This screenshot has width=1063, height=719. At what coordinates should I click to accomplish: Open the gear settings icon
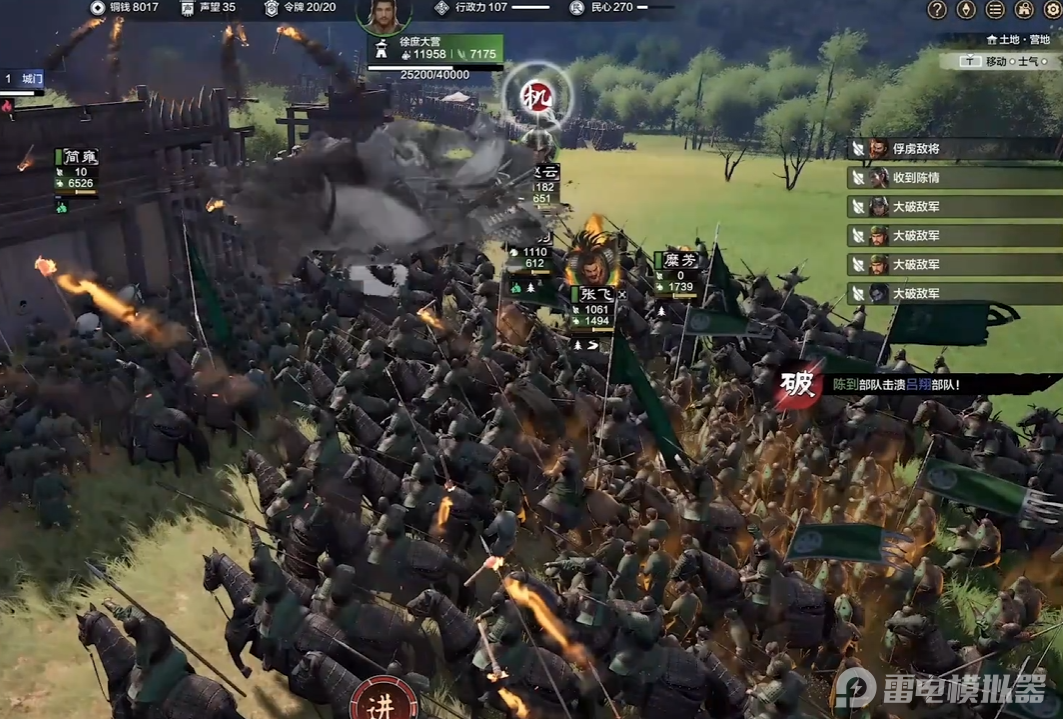[x=1052, y=9]
